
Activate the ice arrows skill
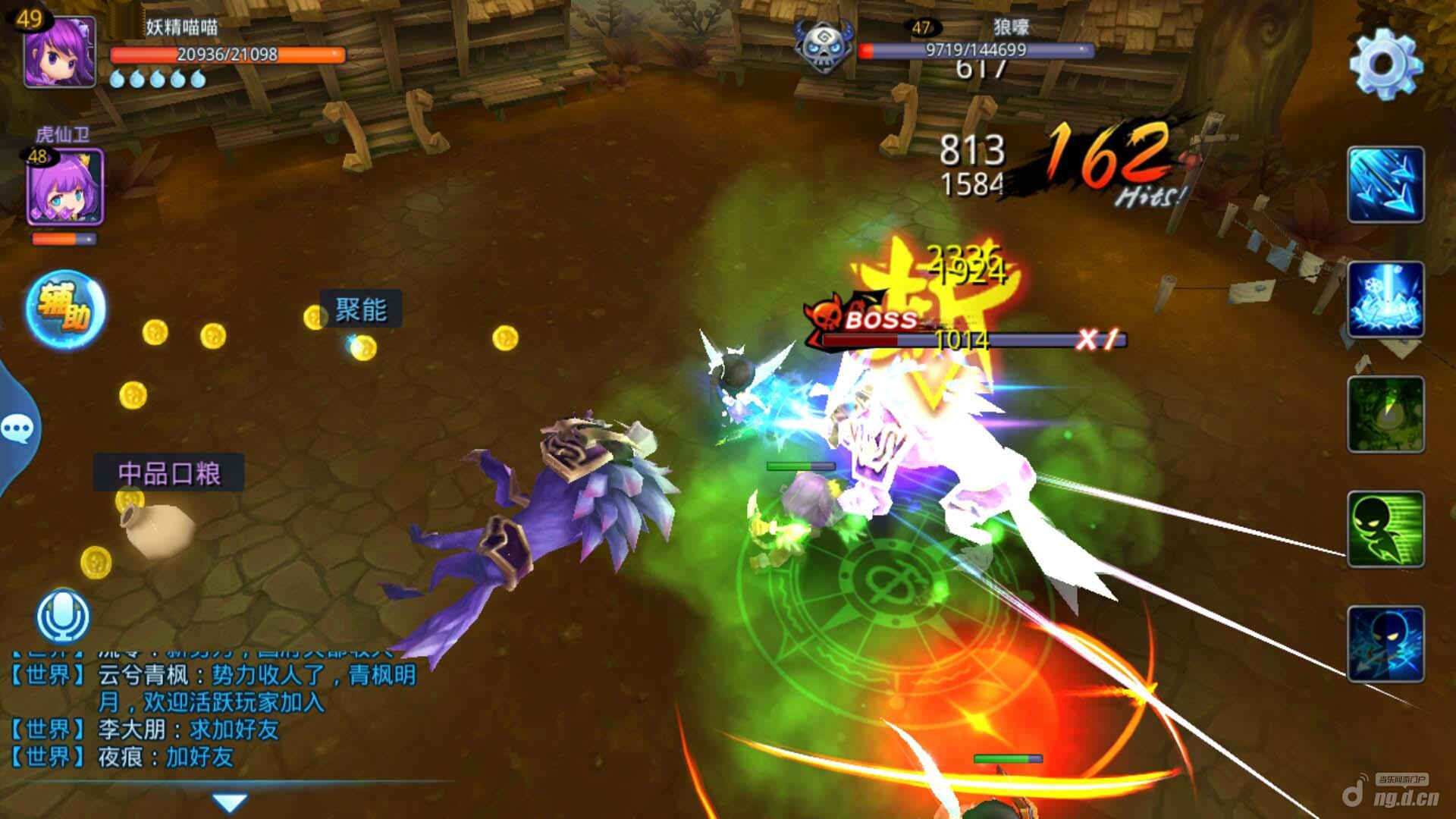(x=1385, y=185)
